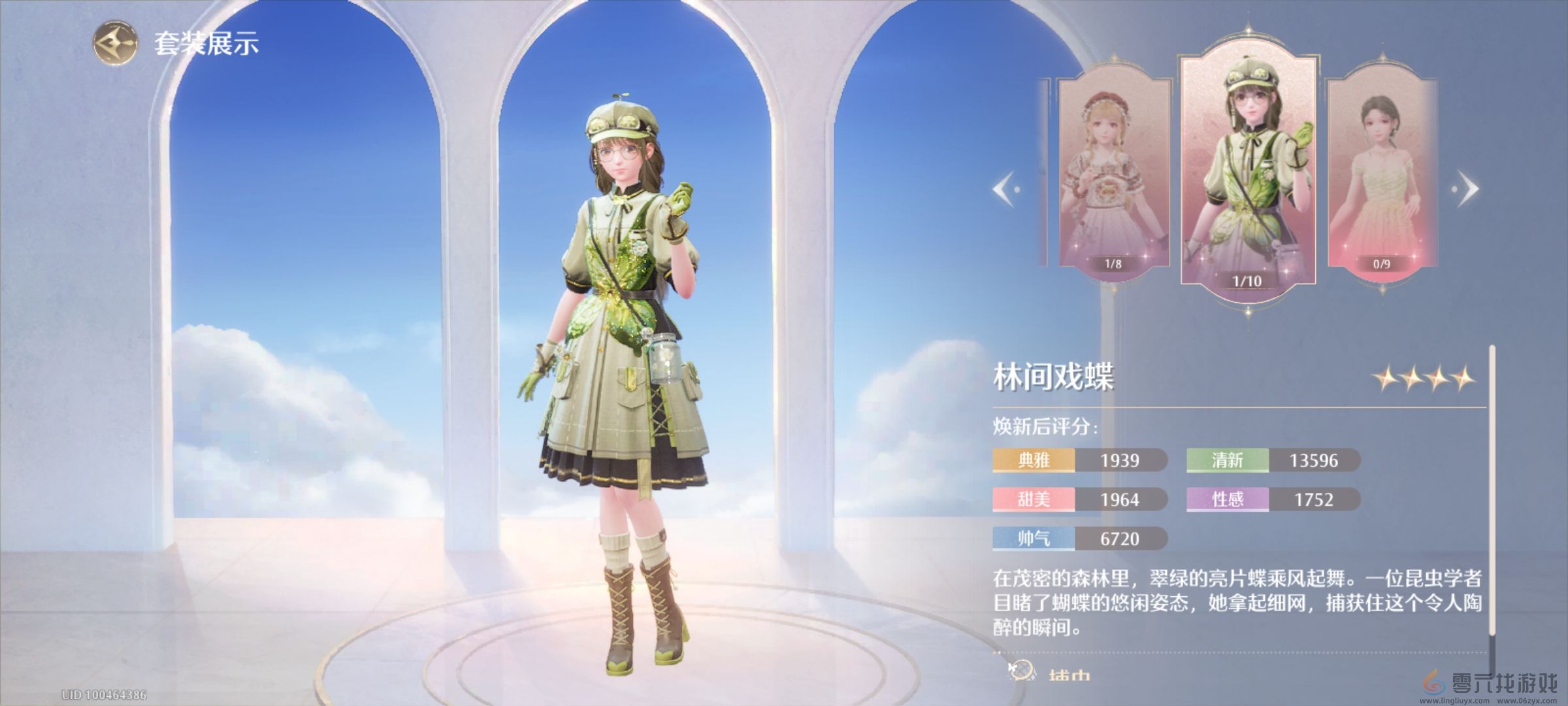Screen dimensions: 1568x706
Task: Click a dotted progress marker above 捕虫
Action: (x=996, y=652)
